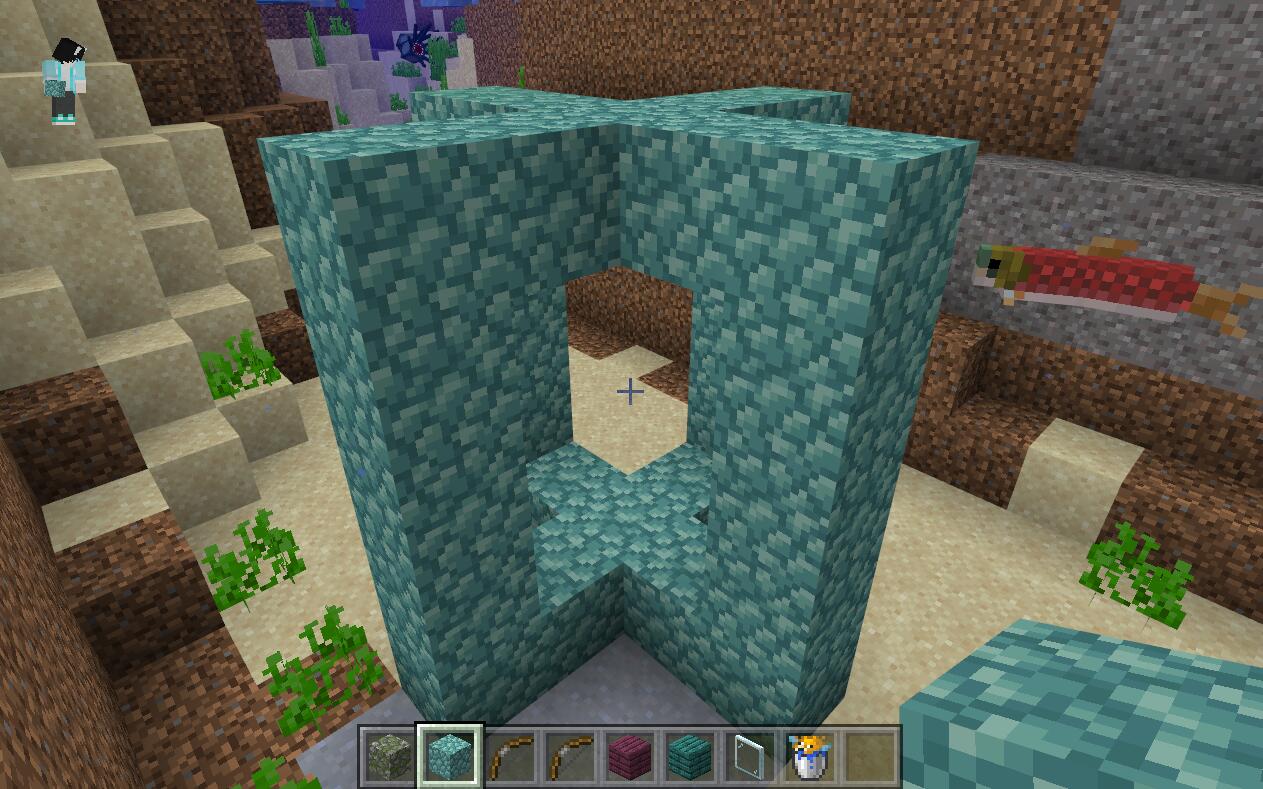The image size is (1263, 789).
Task: Pick the glass pane hotbar slot
Action: coord(750,756)
